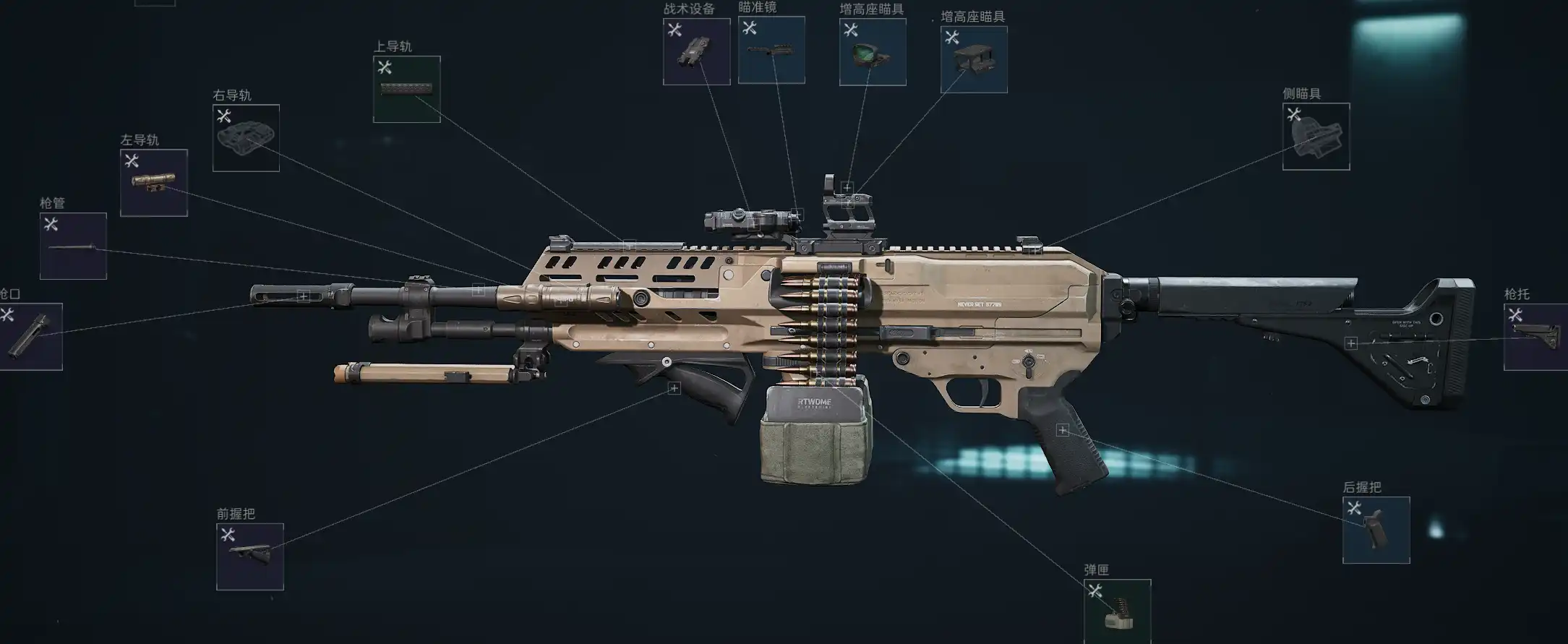Open the 左导轨 left rail slot
1568x644 pixels.
pyautogui.click(x=154, y=183)
